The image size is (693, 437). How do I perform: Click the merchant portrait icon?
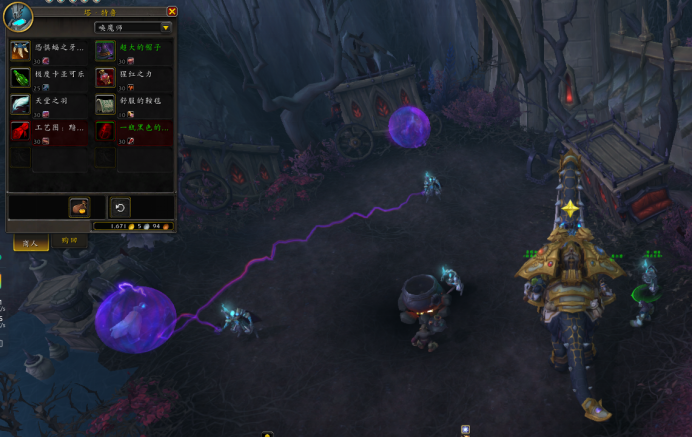point(18,17)
